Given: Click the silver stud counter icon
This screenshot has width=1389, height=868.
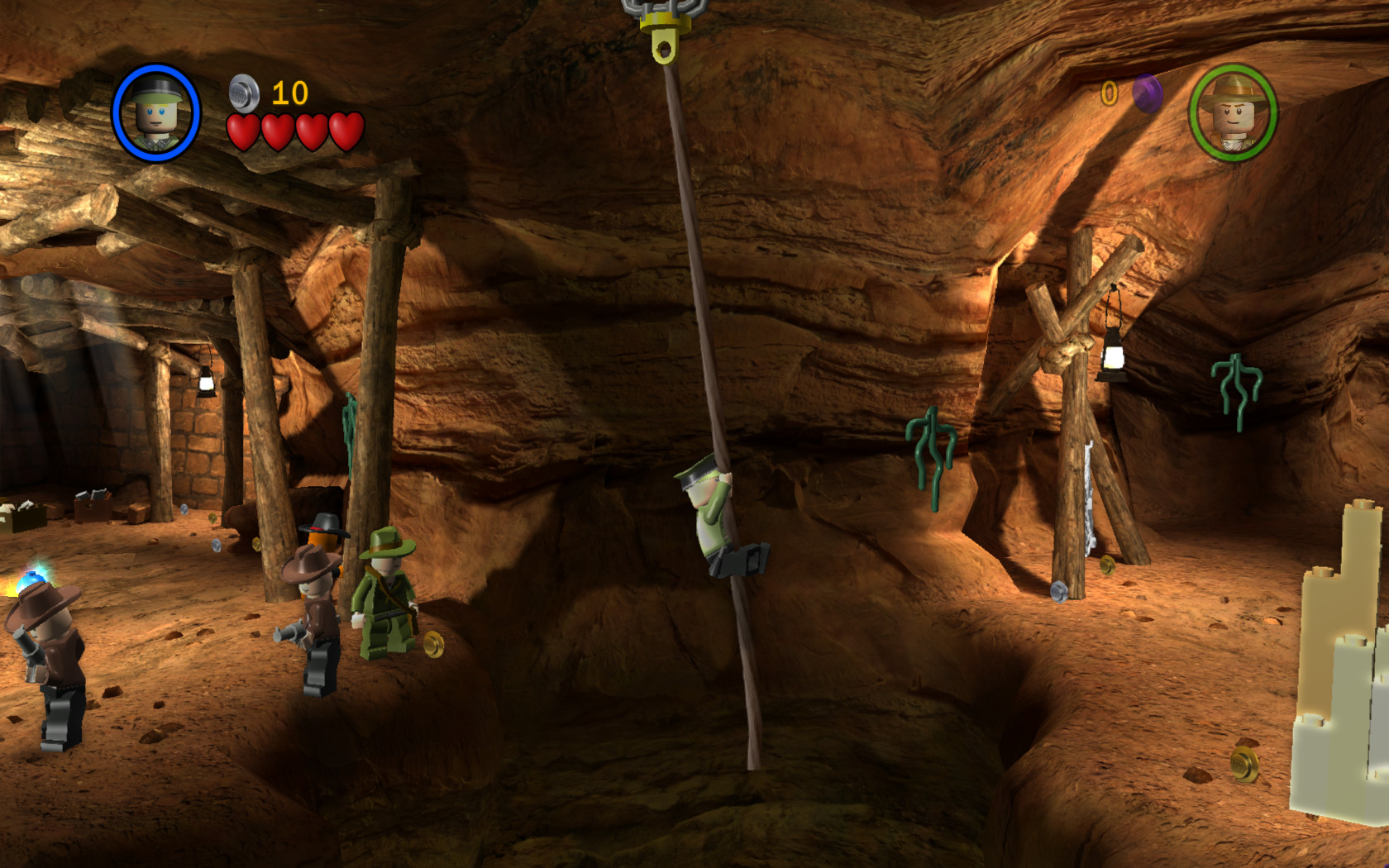Looking at the screenshot, I should coord(242,93).
